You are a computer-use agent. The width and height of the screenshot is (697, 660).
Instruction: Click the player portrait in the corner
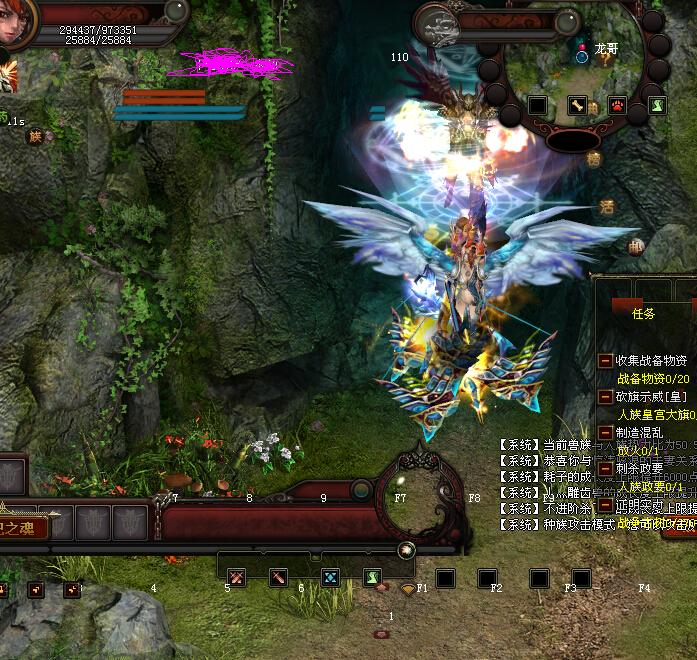click(x=14, y=22)
